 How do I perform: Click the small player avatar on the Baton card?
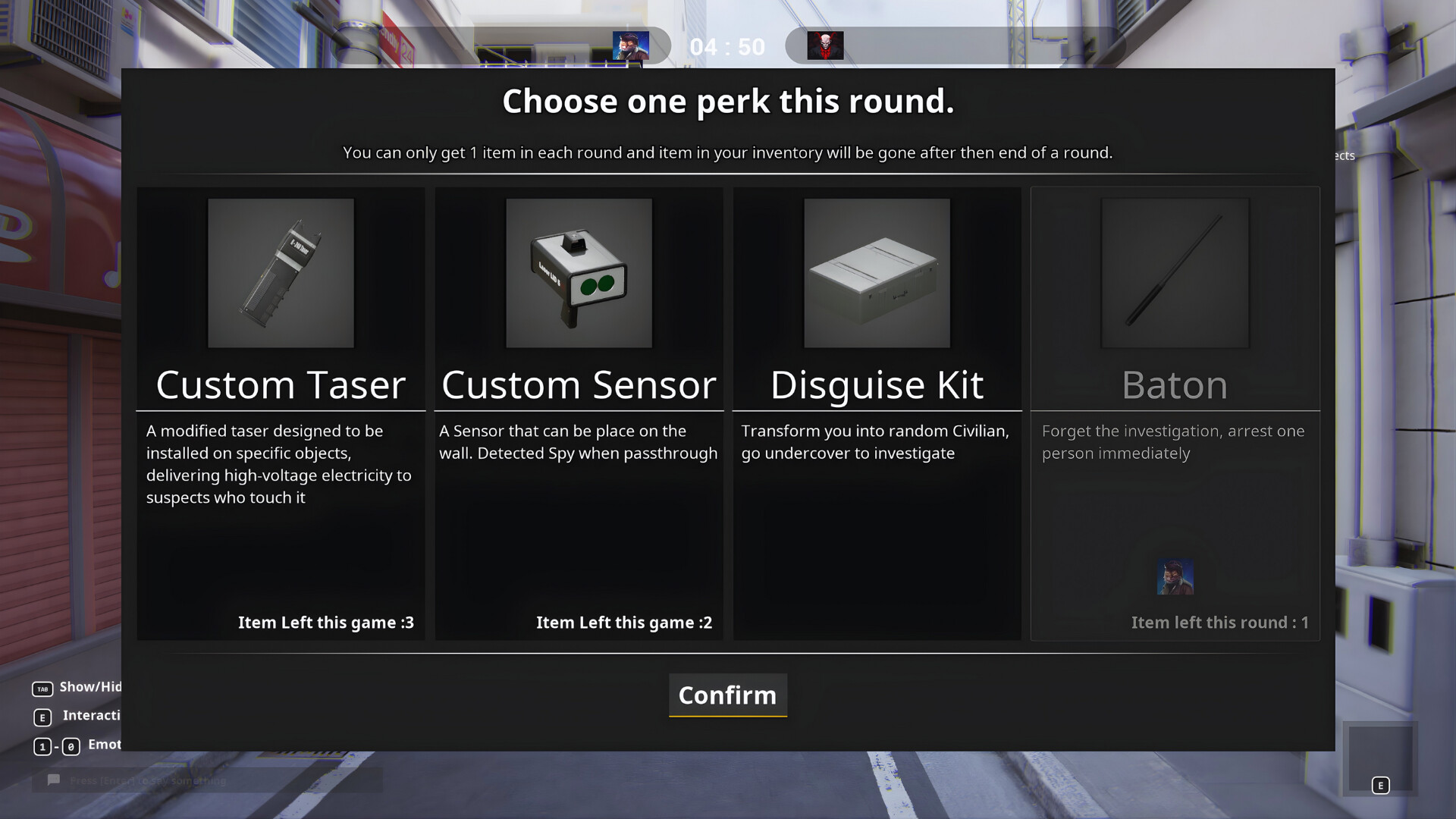point(1175,576)
